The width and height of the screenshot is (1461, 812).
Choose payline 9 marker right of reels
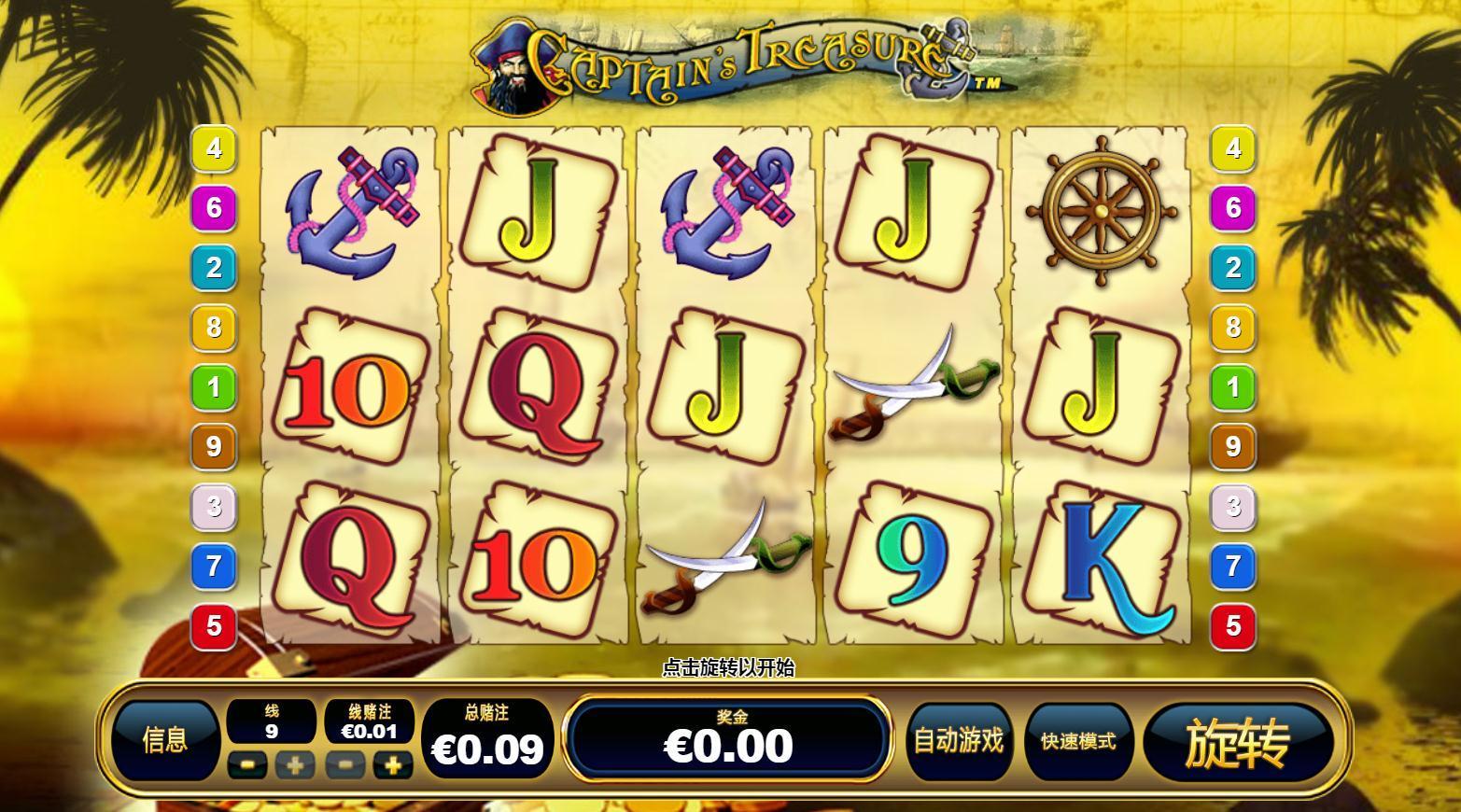tap(1233, 446)
